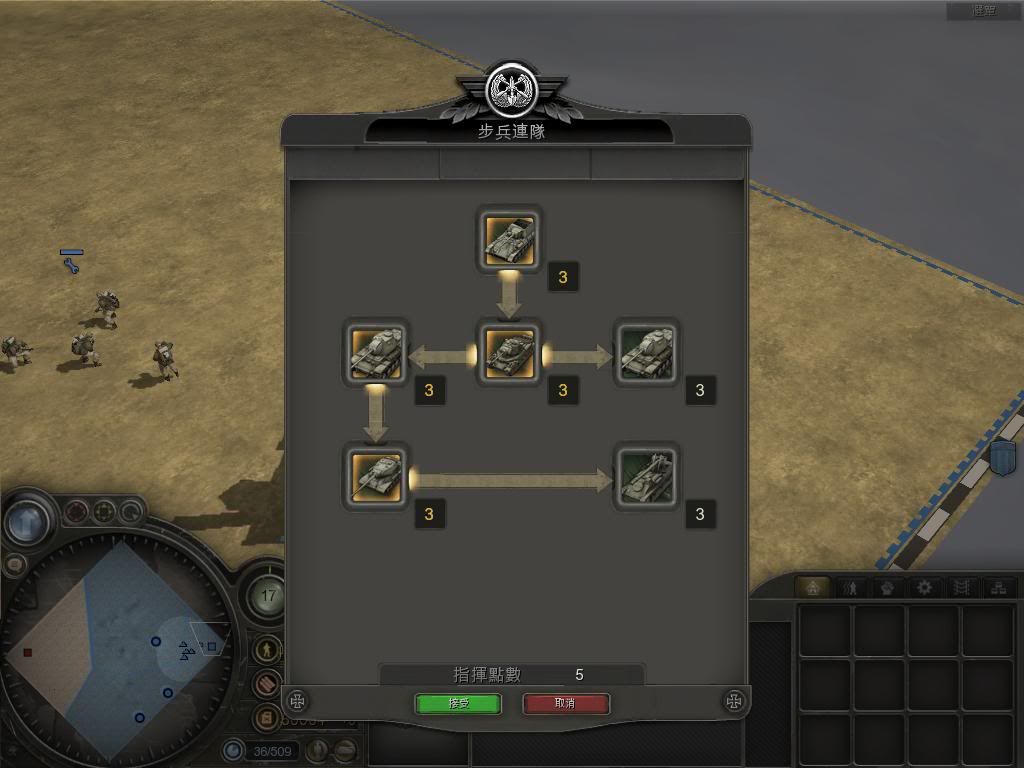Accept with the green 接受 button

[x=457, y=703]
